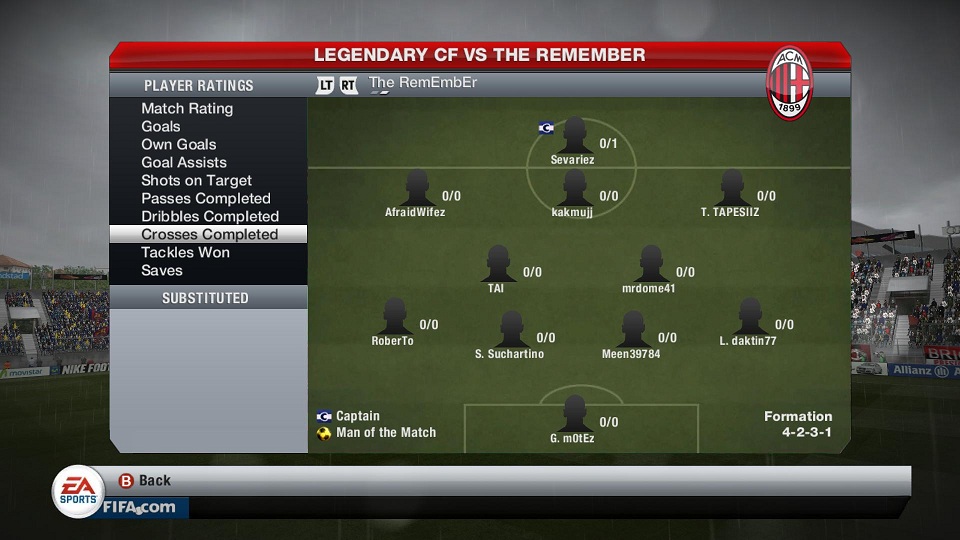Image resolution: width=960 pixels, height=540 pixels.
Task: Click player AfraidWifez's silhouette
Action: point(416,188)
